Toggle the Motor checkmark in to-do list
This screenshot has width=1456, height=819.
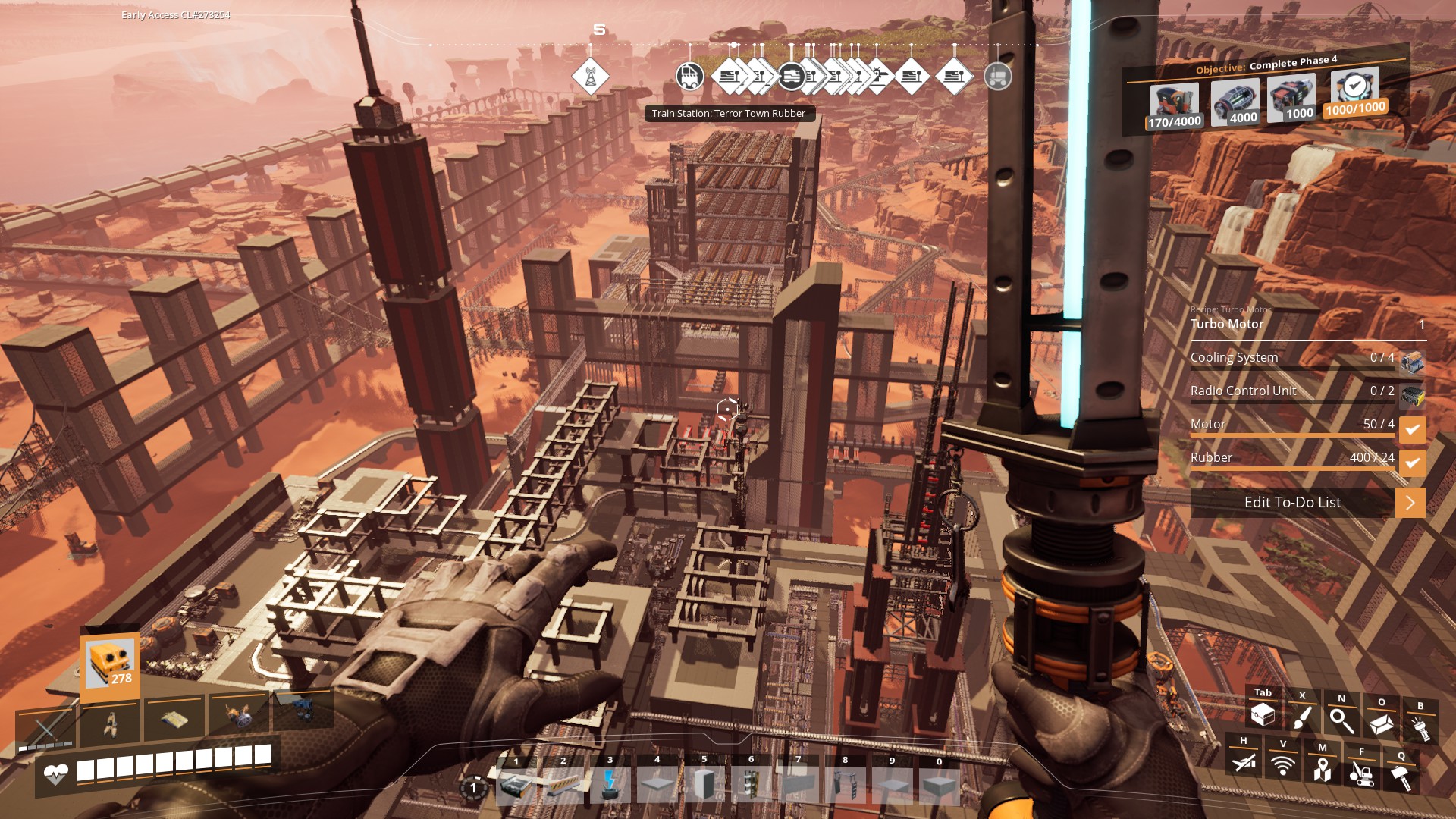tap(1412, 429)
